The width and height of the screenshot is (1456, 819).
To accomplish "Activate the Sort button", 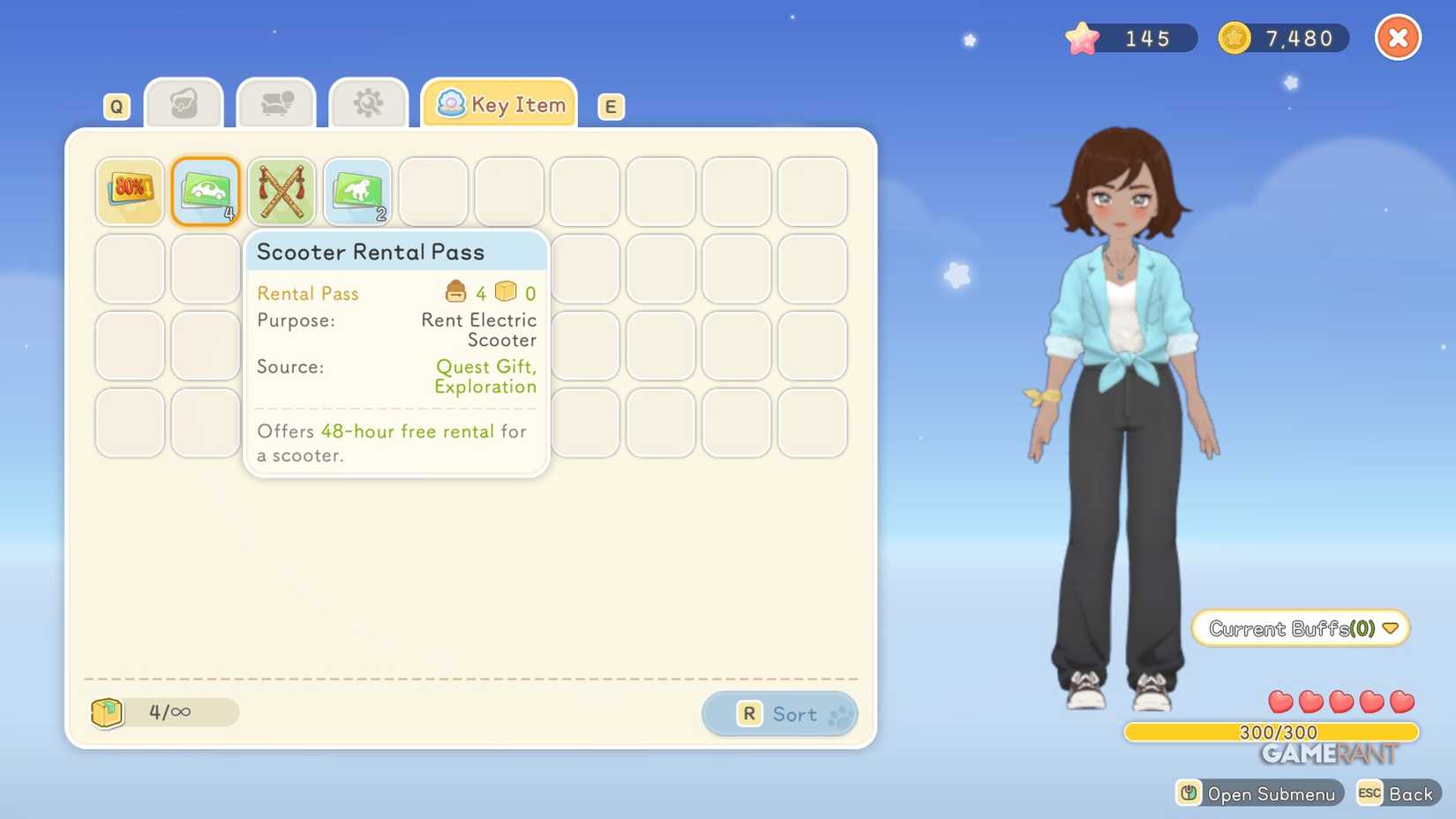I will (780, 713).
